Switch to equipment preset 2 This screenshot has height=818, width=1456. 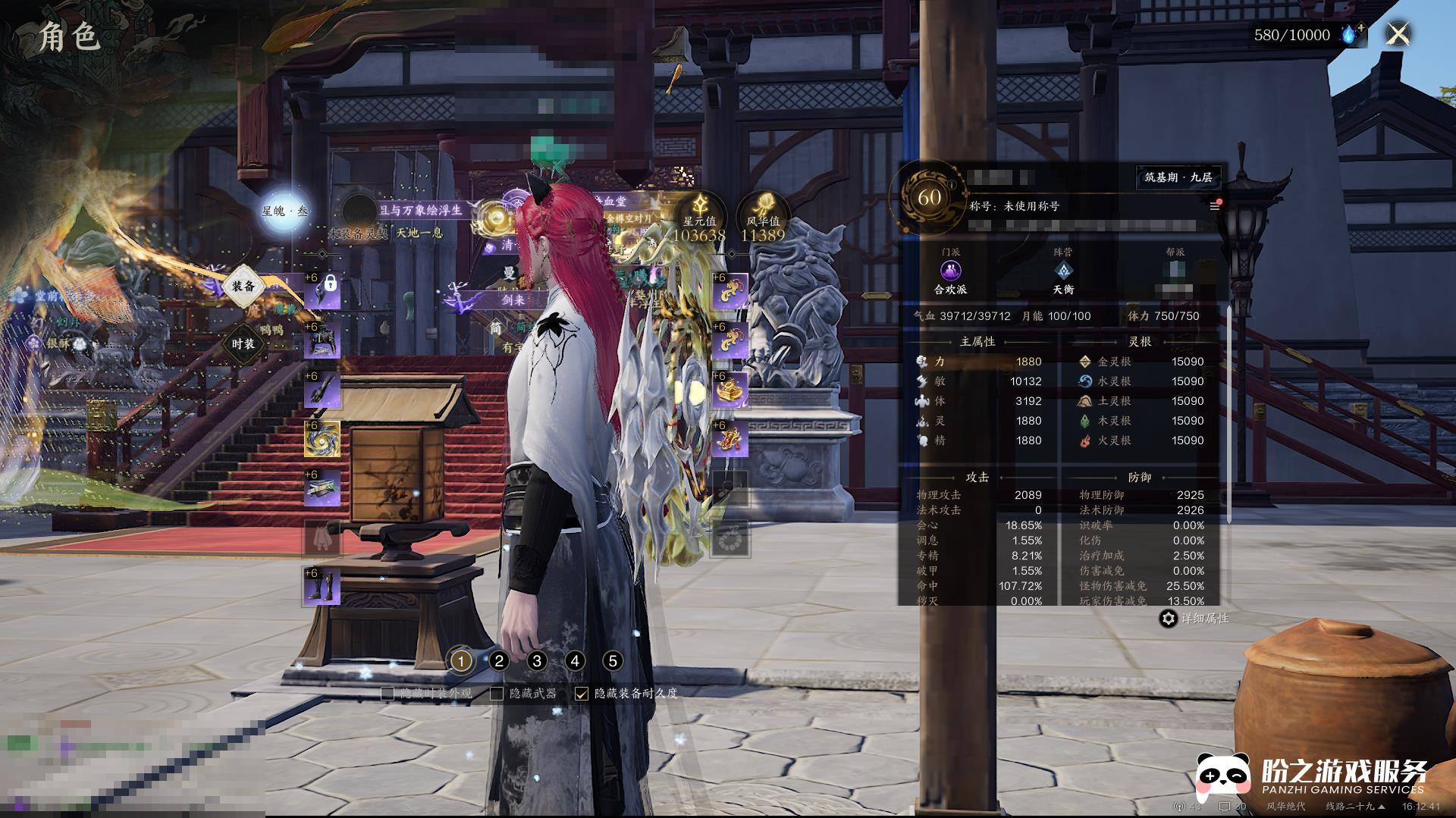(x=499, y=661)
